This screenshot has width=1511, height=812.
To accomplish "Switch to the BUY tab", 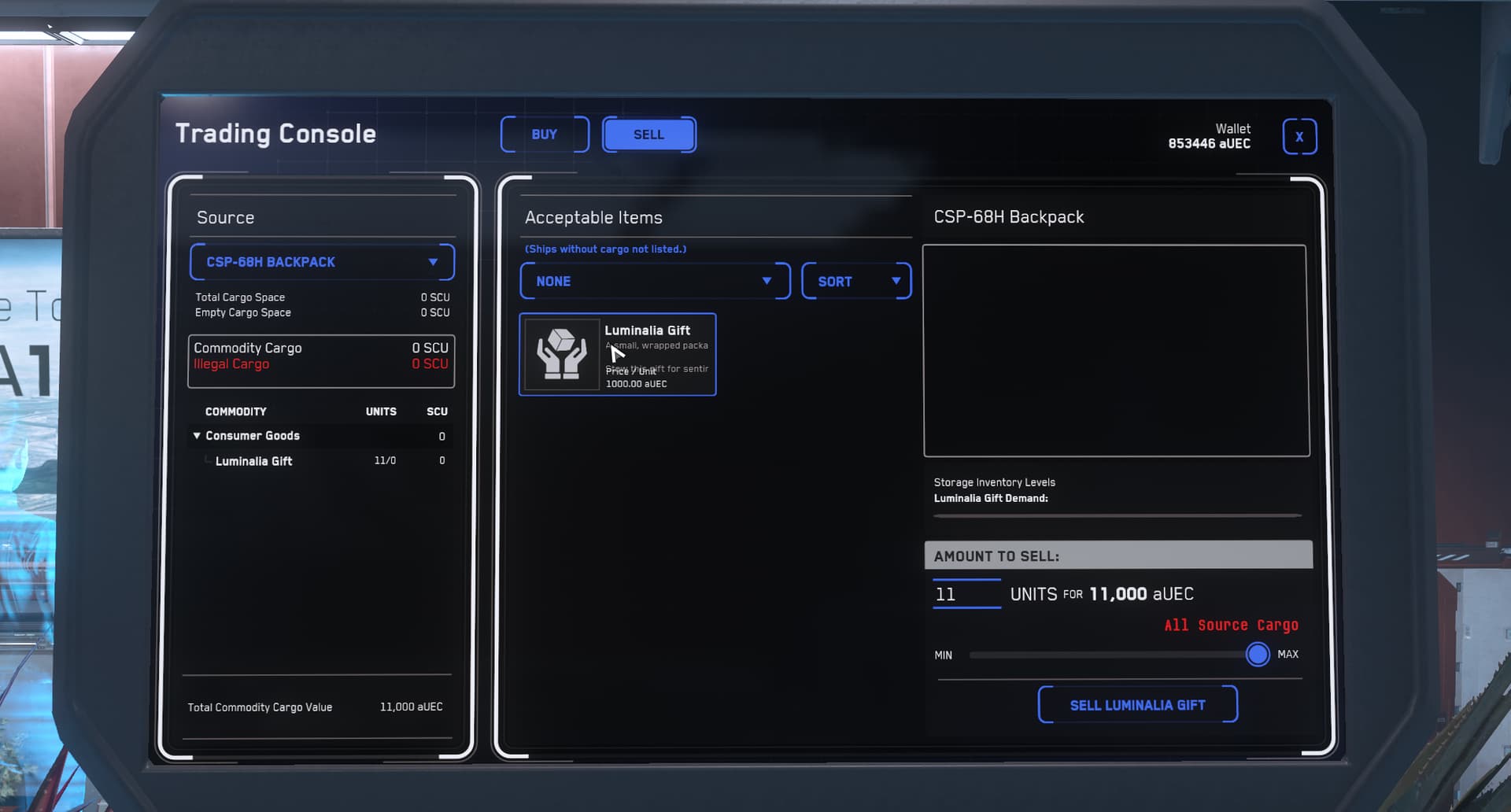I will coord(544,135).
